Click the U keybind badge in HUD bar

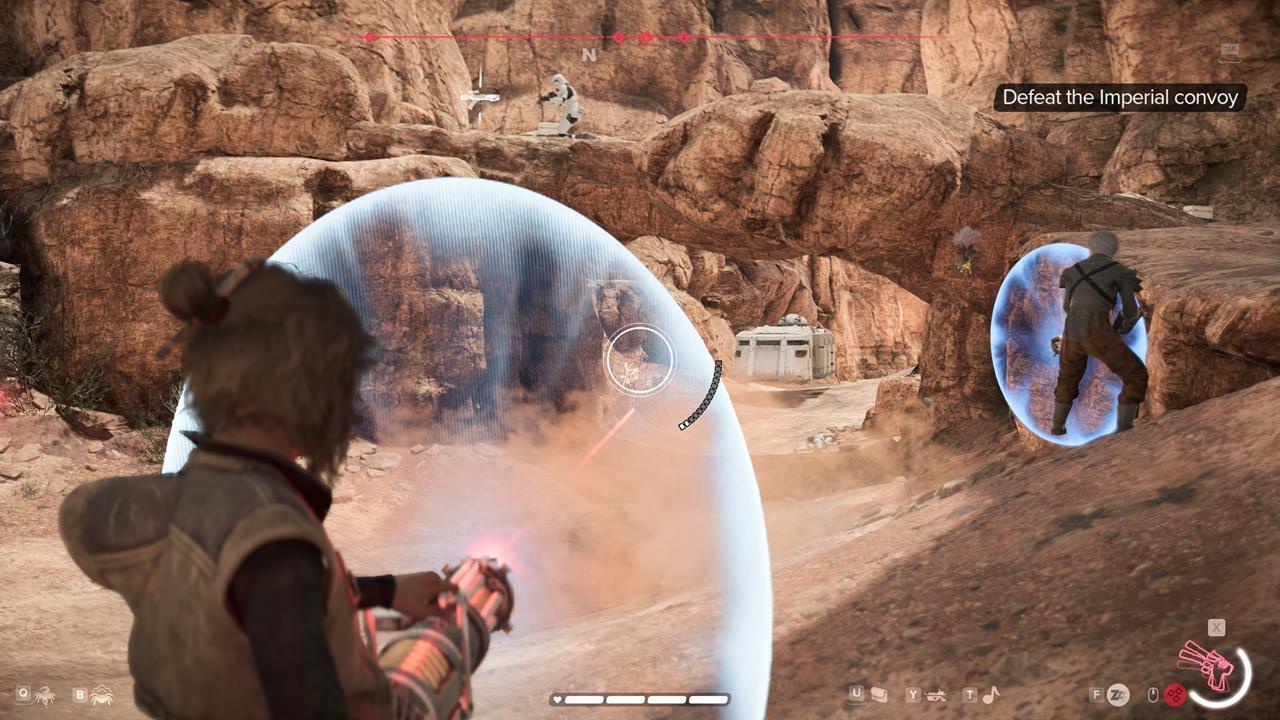coord(857,695)
